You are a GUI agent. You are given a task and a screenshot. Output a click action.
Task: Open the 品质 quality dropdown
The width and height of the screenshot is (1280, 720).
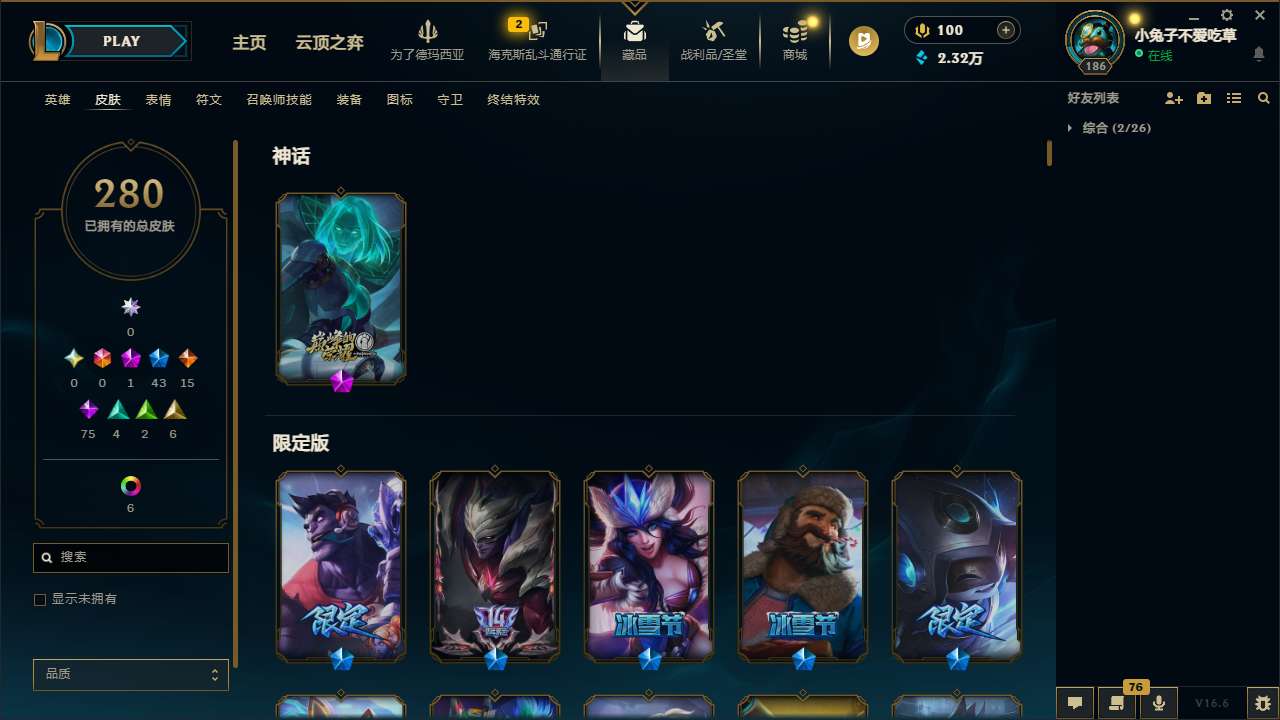[130, 674]
